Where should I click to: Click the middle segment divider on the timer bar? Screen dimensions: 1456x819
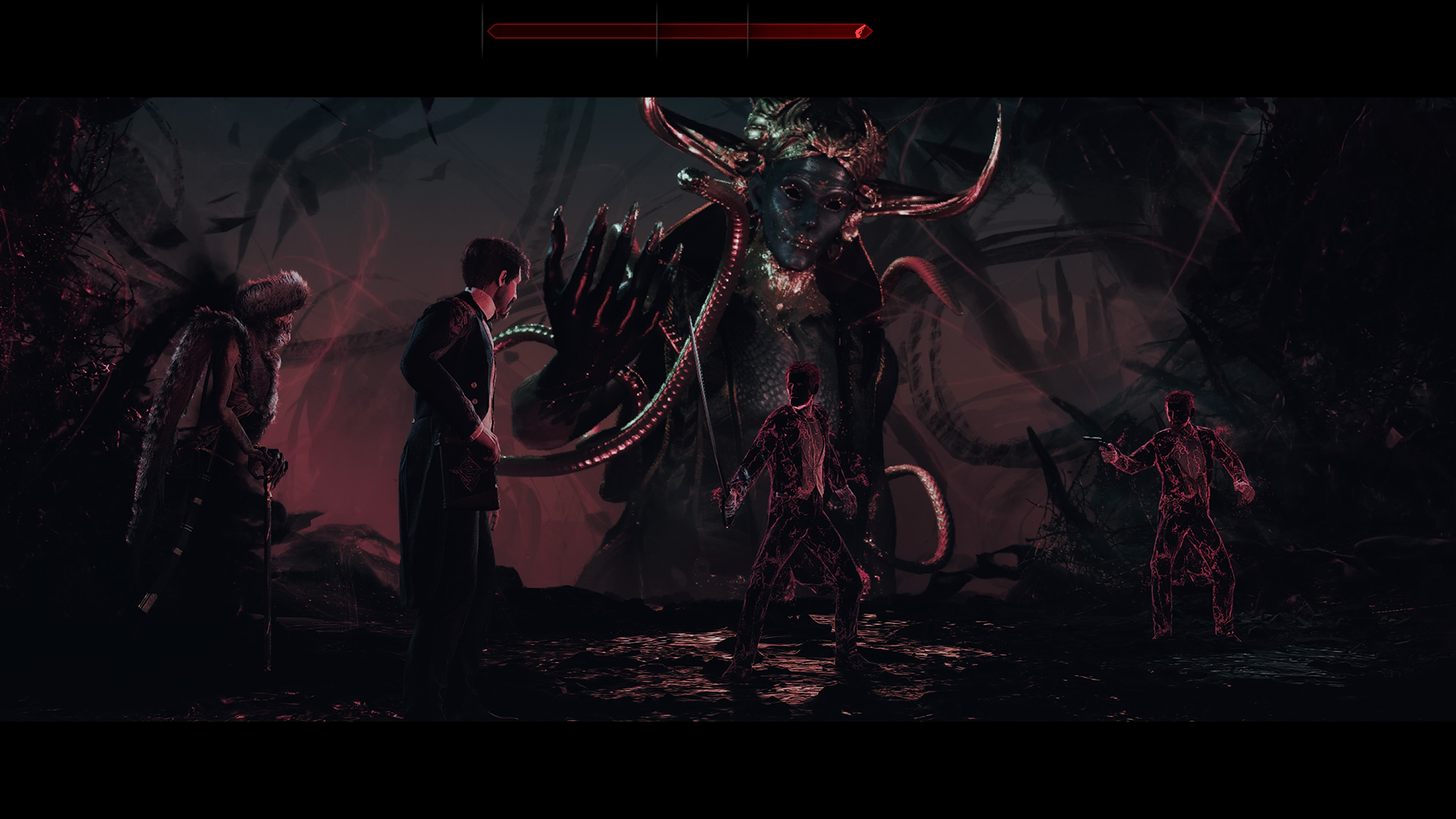[x=657, y=30]
